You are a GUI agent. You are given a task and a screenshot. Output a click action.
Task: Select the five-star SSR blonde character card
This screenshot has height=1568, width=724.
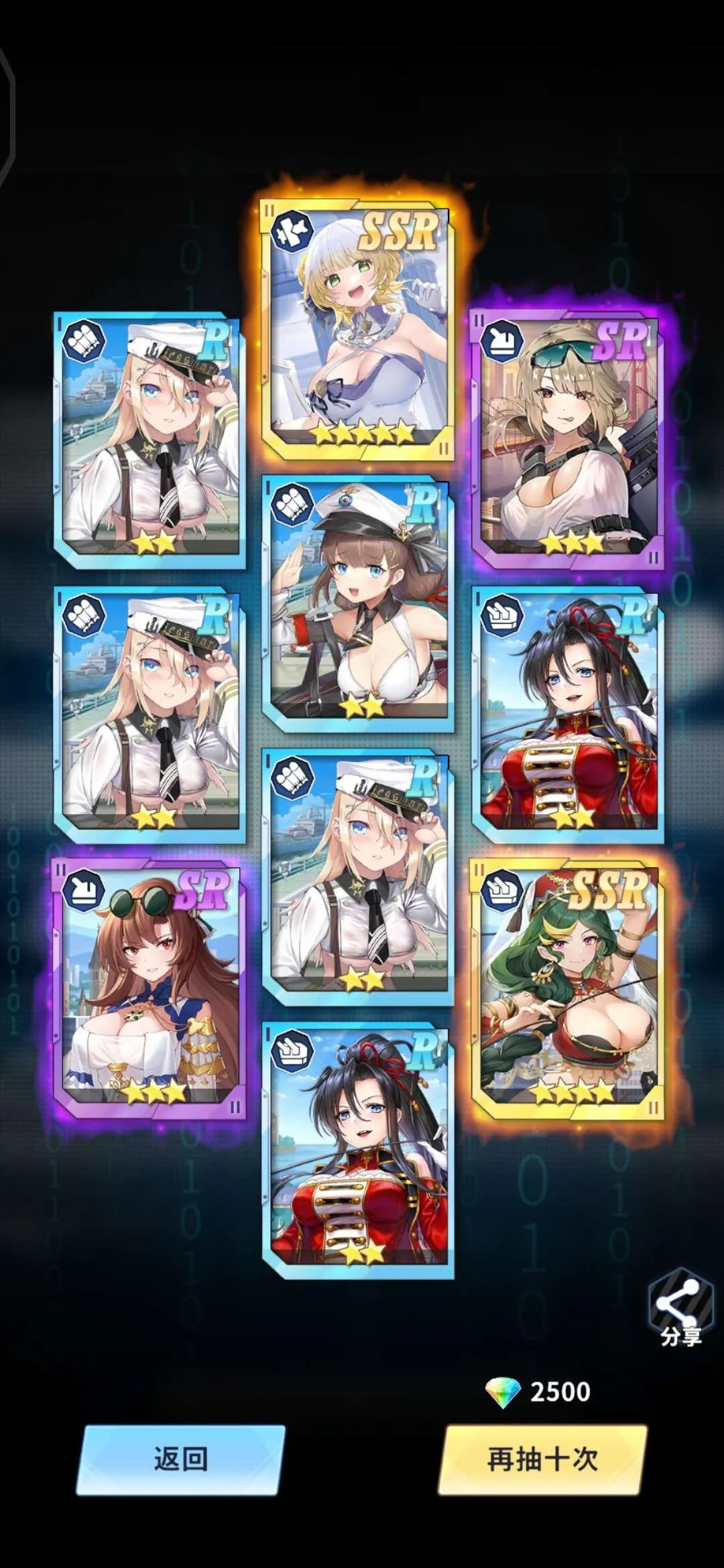(357, 330)
